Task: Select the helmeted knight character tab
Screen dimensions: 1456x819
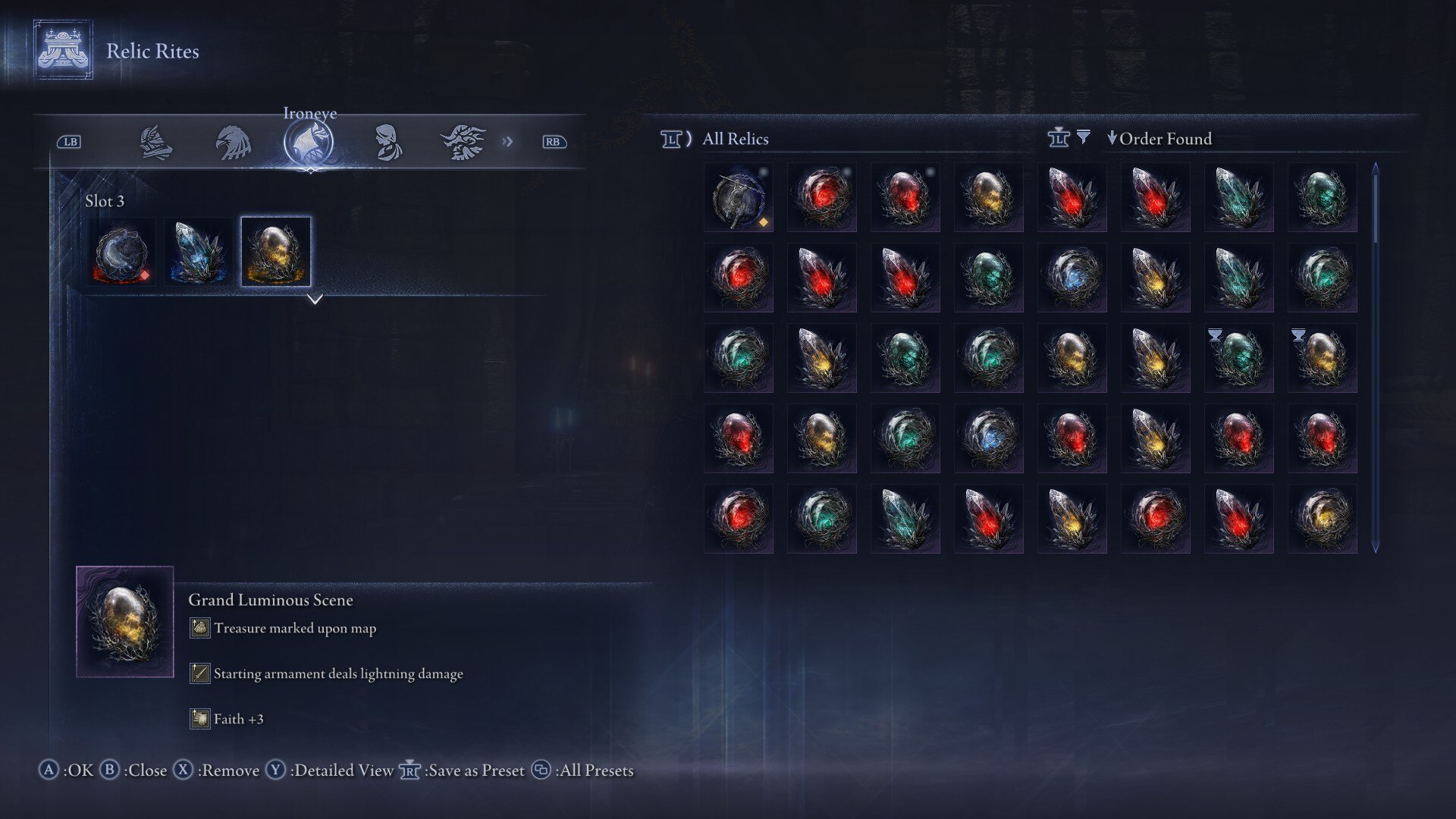Action: [155, 143]
